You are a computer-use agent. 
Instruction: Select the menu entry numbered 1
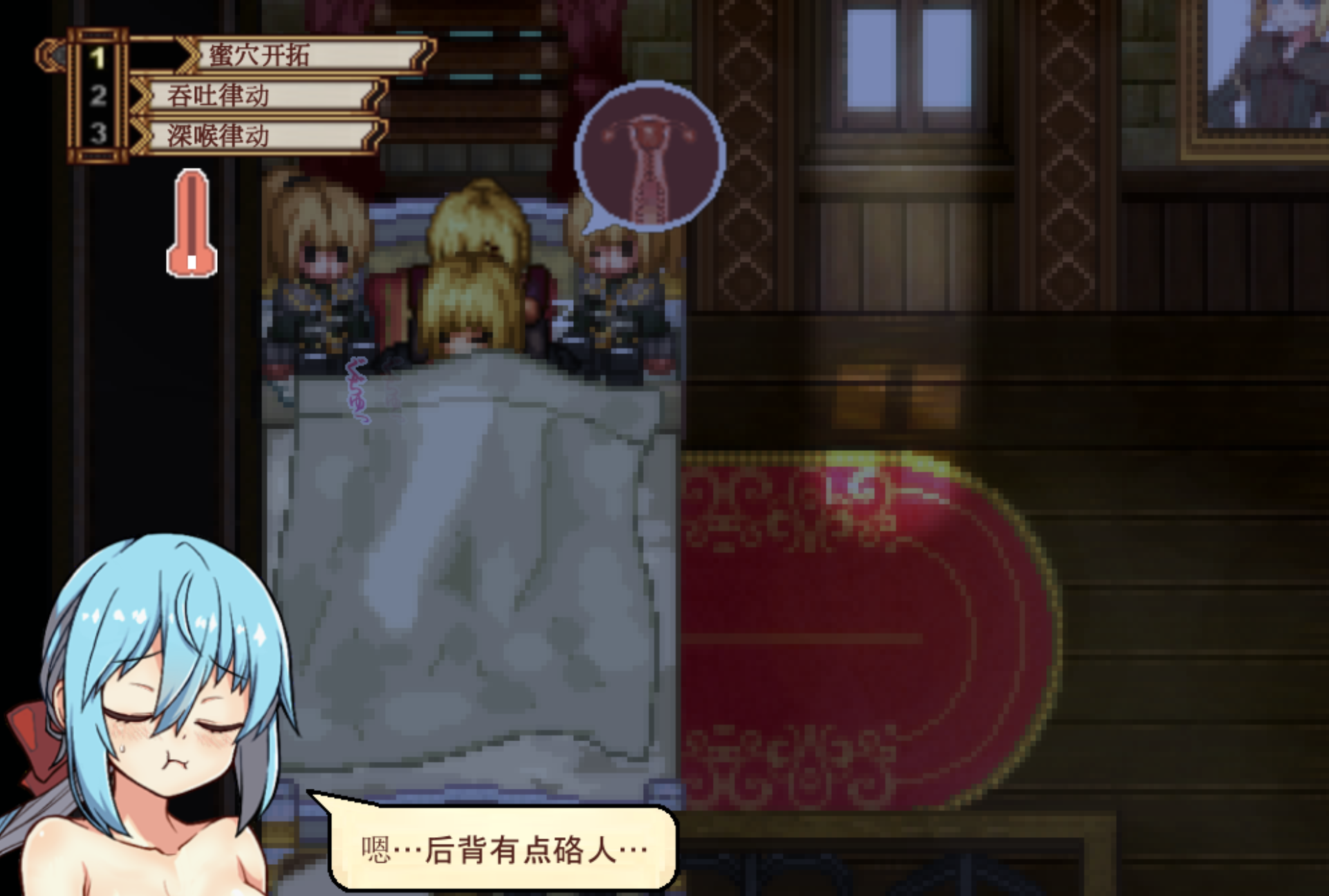click(x=304, y=55)
